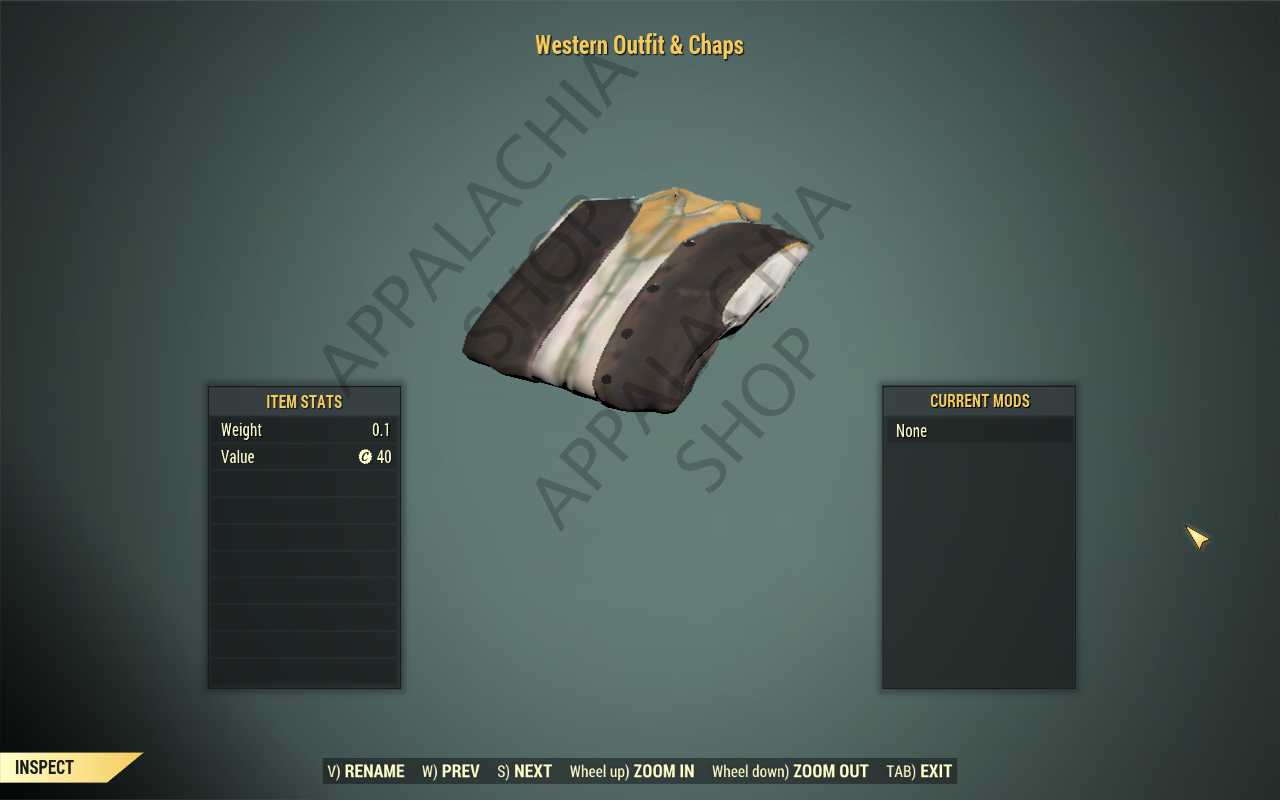Click the empty area of Current Mods panel
The height and width of the screenshot is (800, 1280).
[979, 560]
